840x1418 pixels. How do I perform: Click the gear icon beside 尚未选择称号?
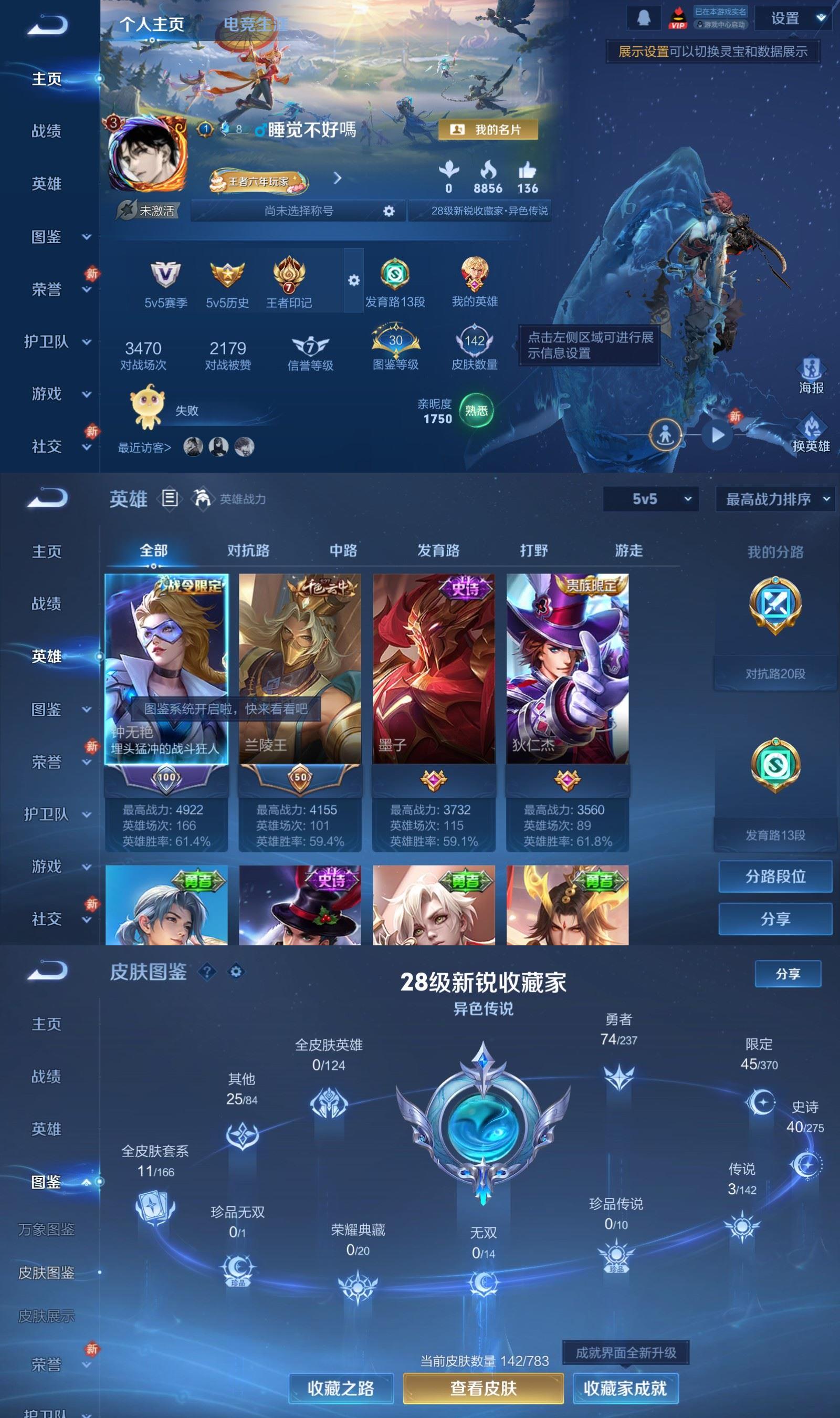point(388,211)
